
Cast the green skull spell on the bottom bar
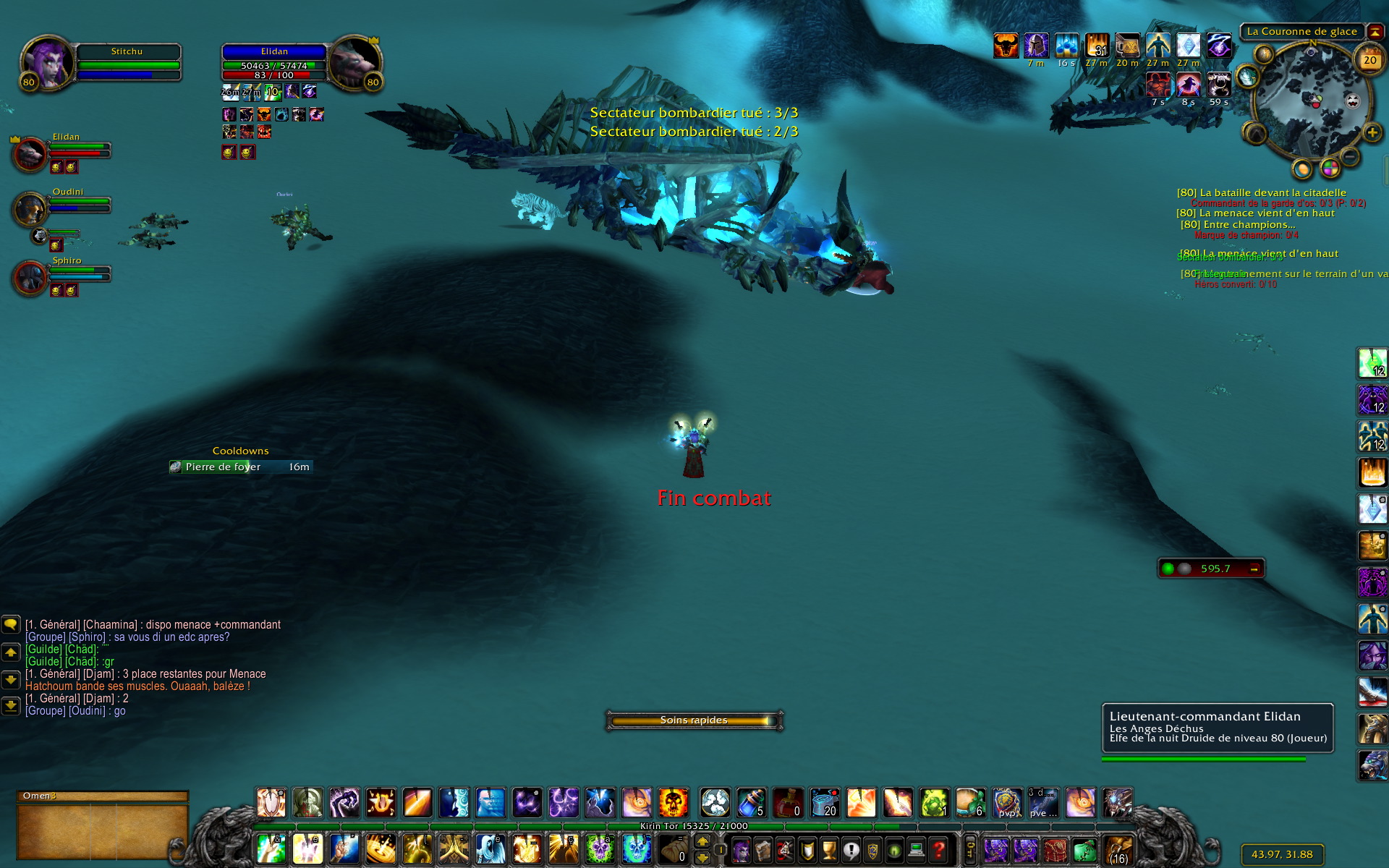click(600, 849)
